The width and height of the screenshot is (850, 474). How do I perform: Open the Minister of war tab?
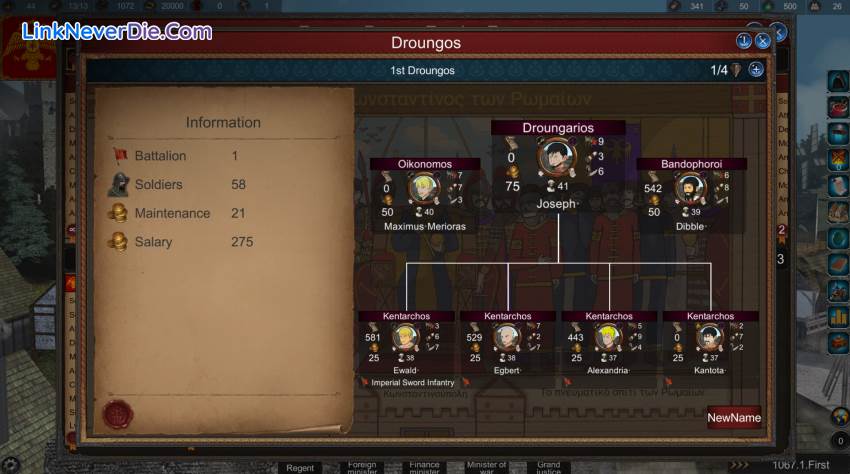(x=486, y=468)
